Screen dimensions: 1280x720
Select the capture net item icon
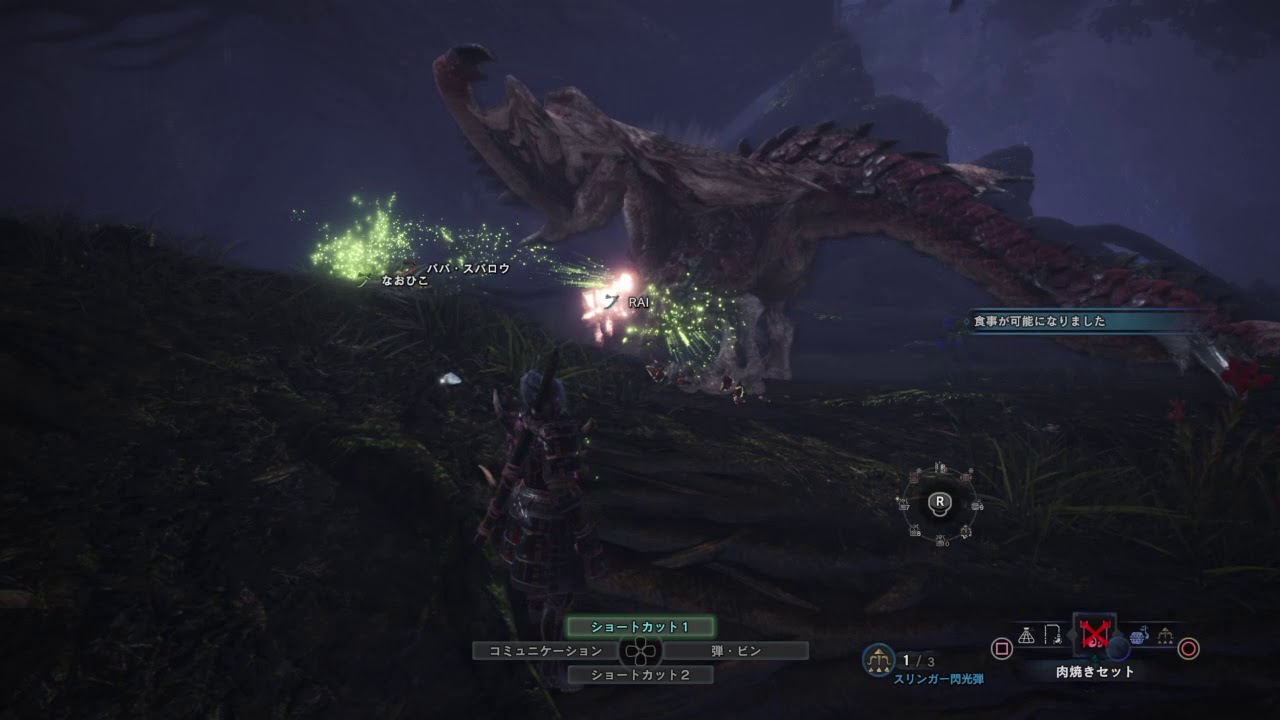tap(1027, 635)
